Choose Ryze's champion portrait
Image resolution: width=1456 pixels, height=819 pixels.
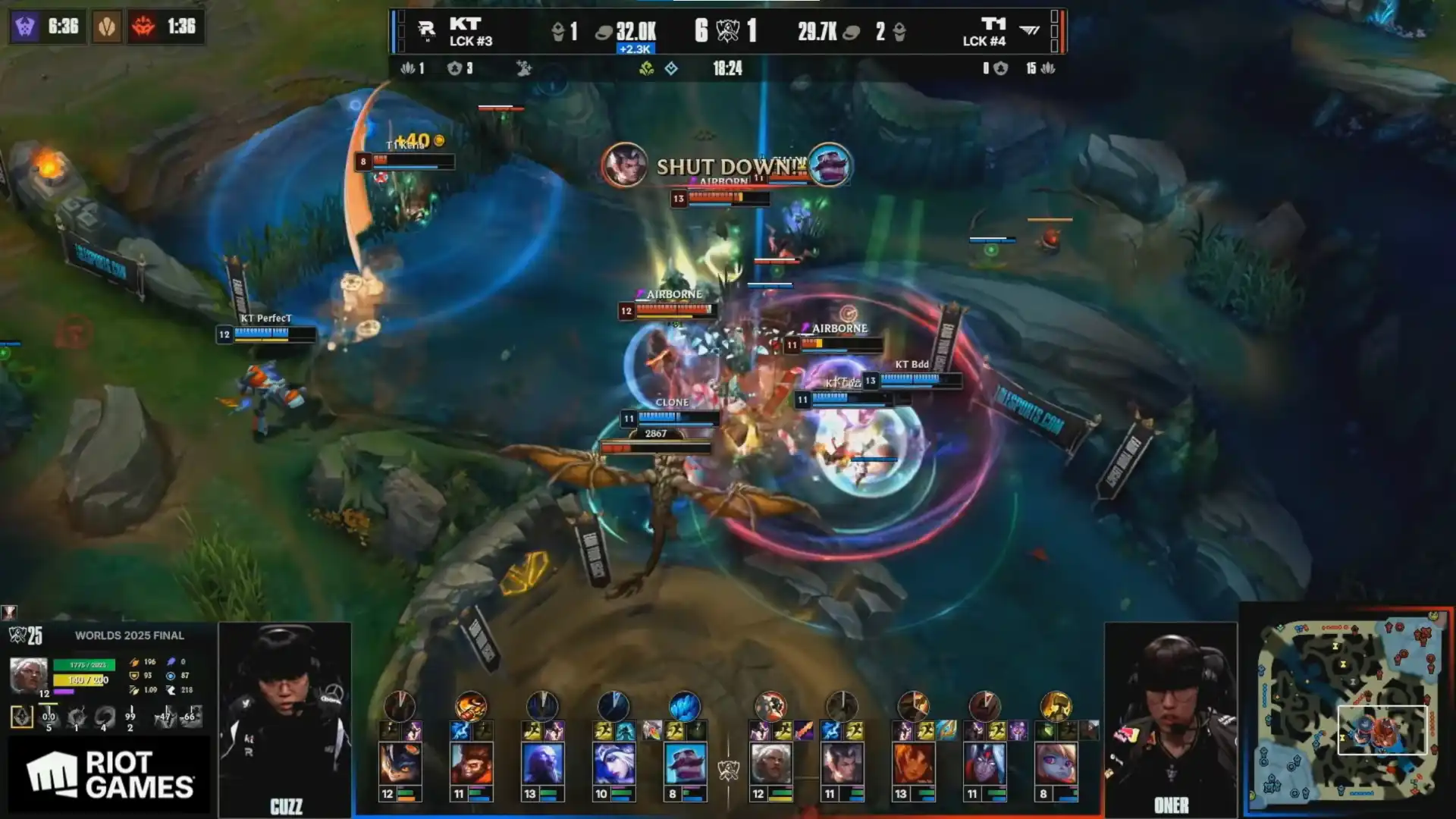coord(542,763)
